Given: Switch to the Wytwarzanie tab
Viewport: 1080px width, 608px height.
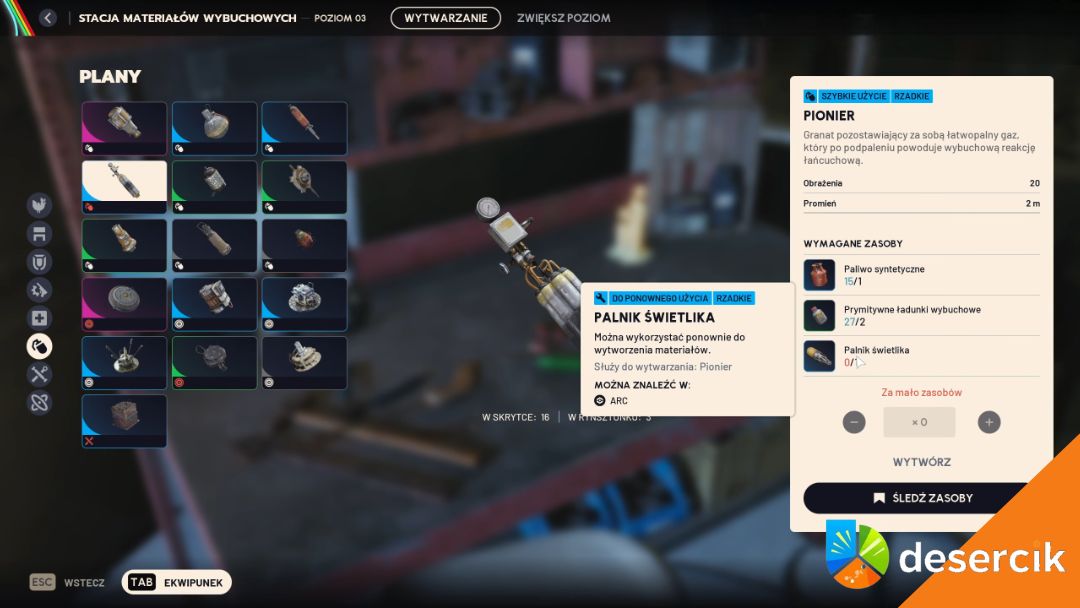Looking at the screenshot, I should [445, 18].
